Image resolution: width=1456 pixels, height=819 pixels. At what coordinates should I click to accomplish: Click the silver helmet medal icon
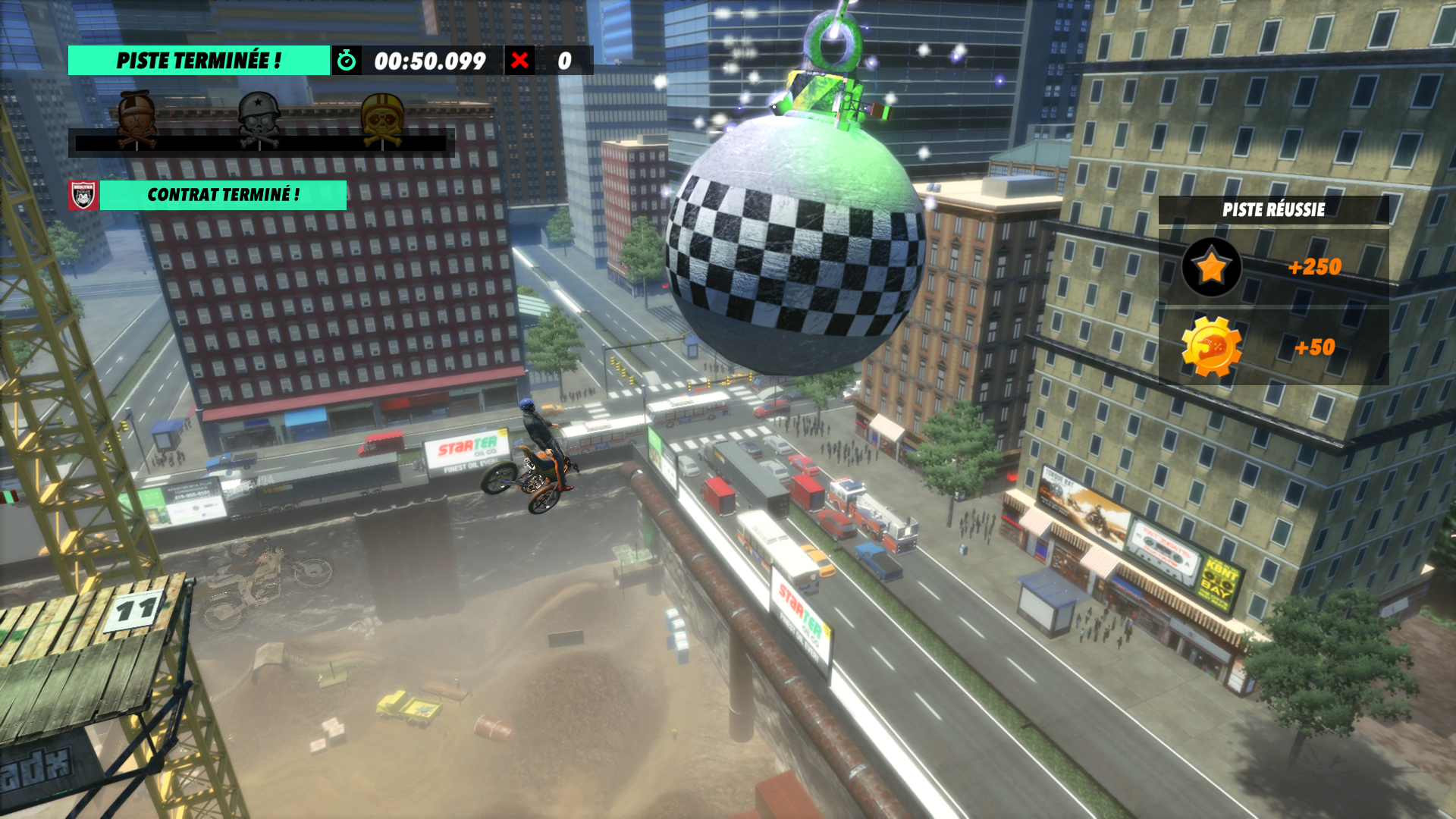pyautogui.click(x=259, y=119)
